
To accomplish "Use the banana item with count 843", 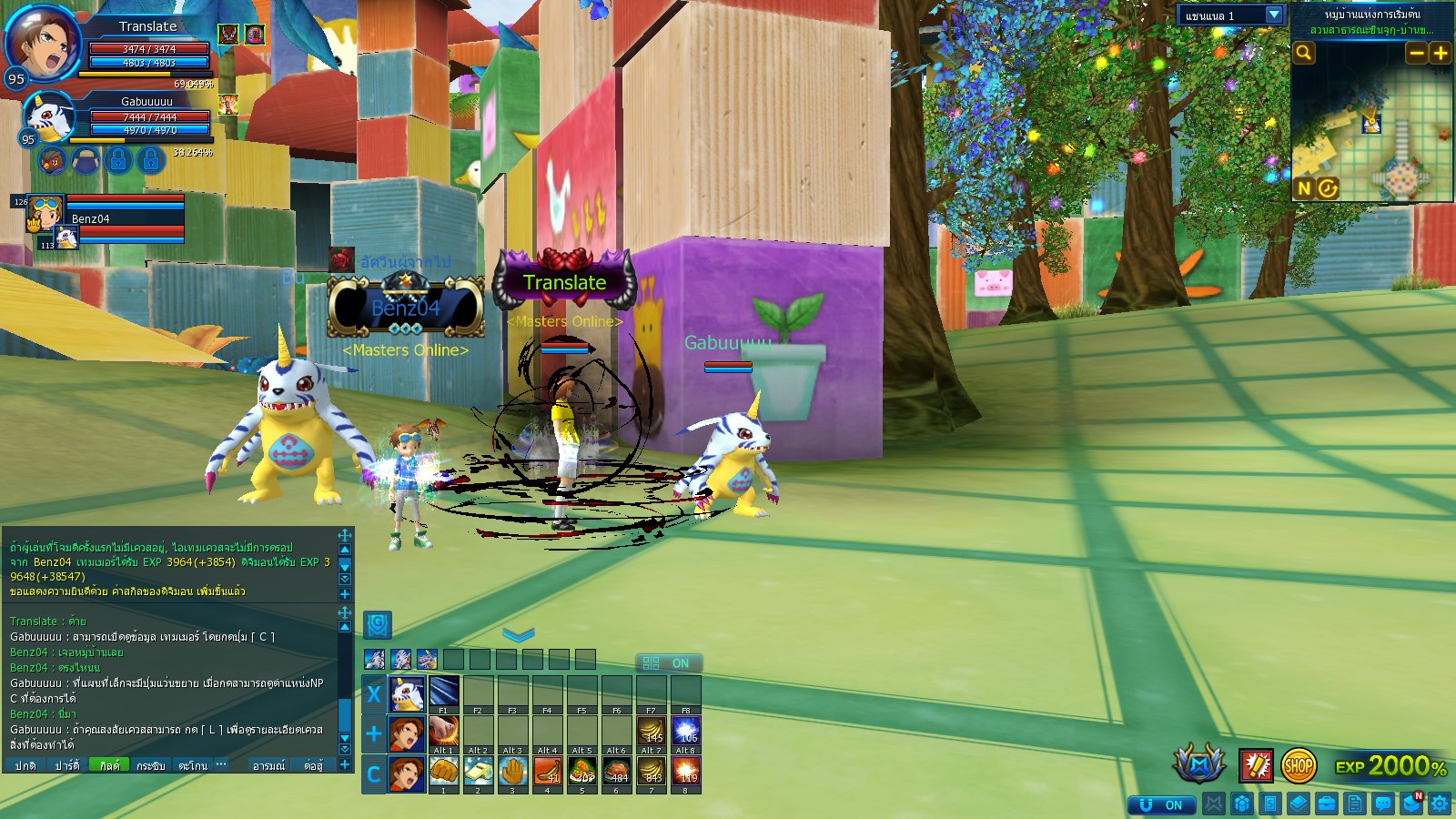I will coord(652,772).
